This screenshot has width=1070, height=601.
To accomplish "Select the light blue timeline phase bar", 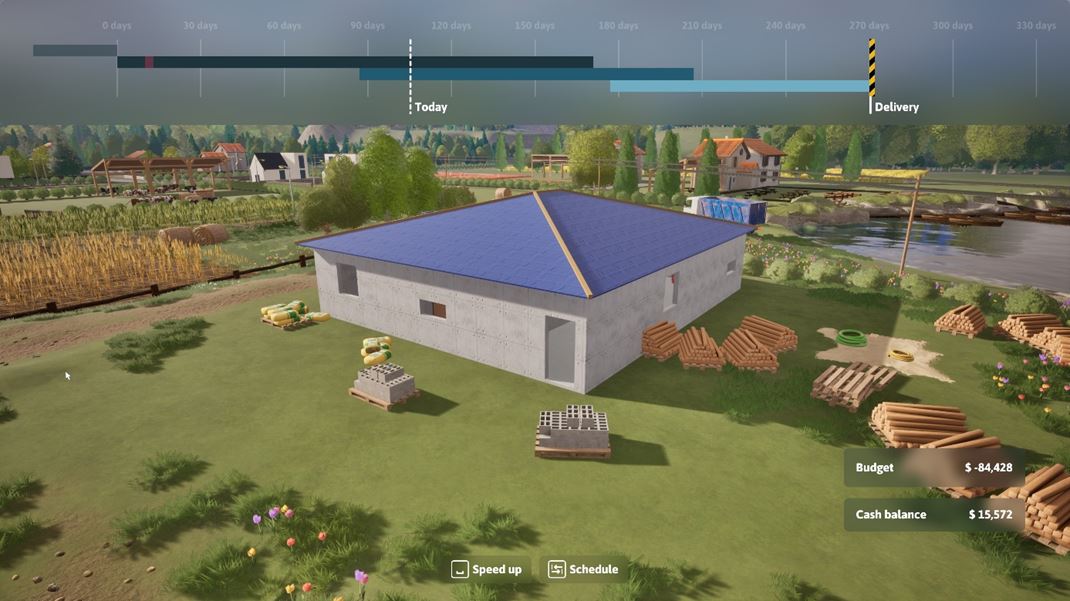I will (740, 87).
